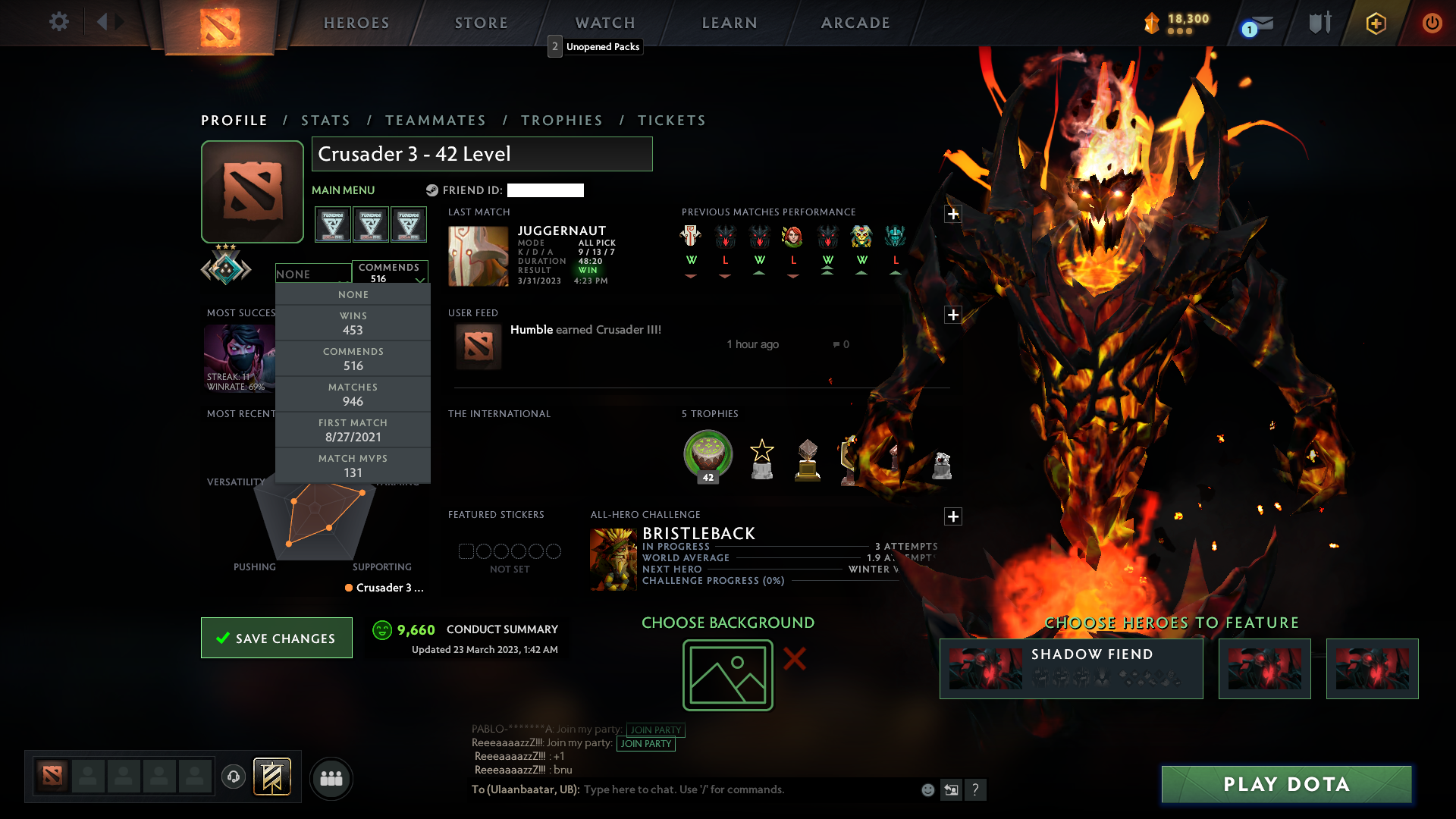Click the voice chat headset icon
Screen dimensions: 1456x819
pos(233,778)
